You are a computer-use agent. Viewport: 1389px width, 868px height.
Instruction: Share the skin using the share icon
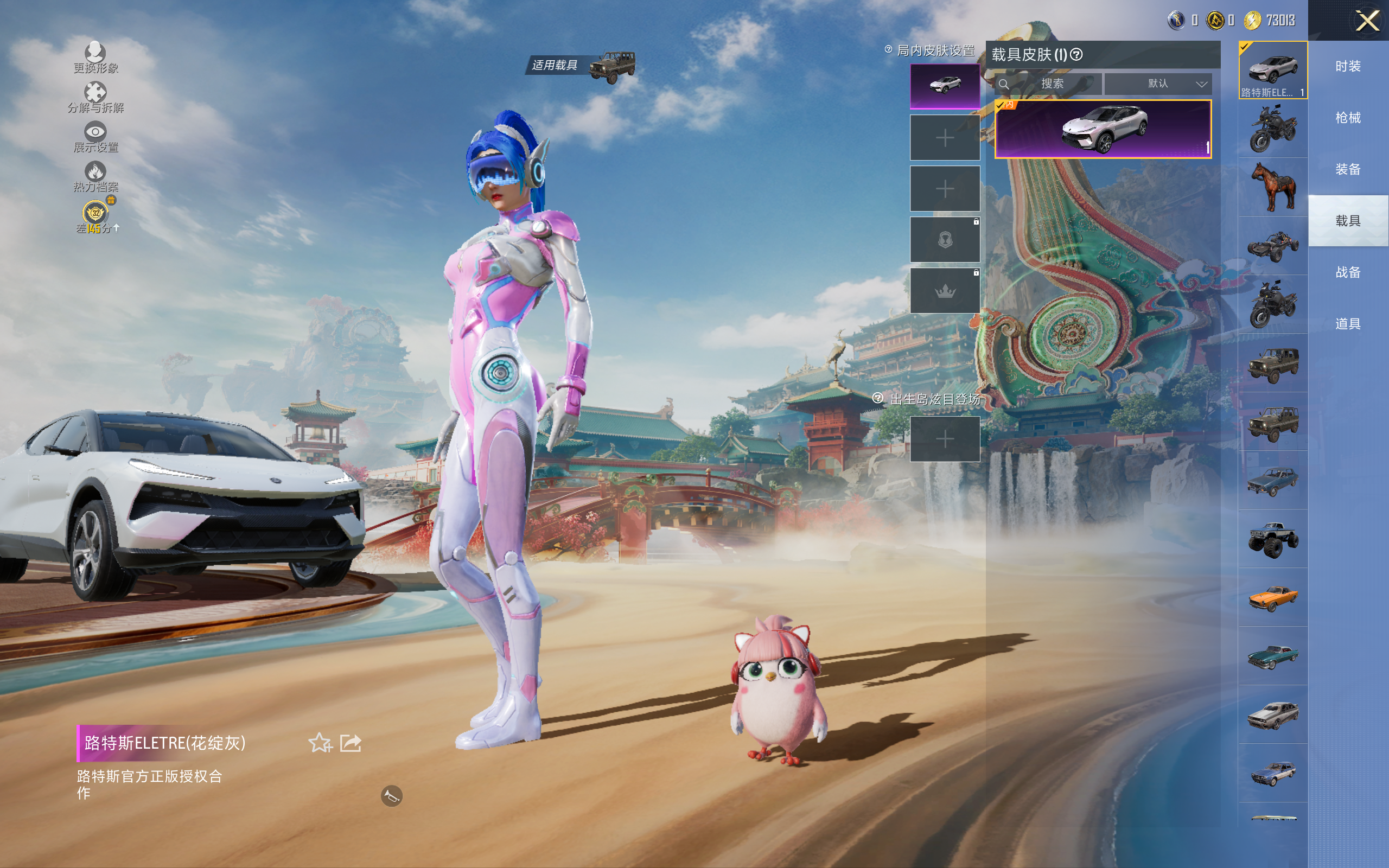click(x=351, y=743)
